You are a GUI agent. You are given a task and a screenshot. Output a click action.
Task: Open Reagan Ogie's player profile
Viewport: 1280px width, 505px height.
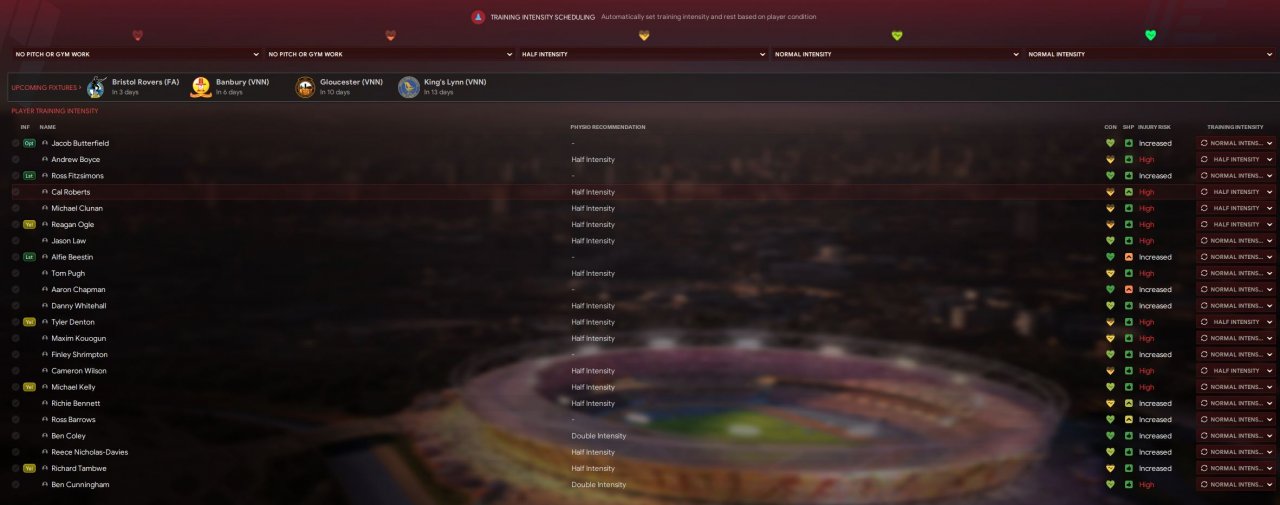(x=73, y=225)
